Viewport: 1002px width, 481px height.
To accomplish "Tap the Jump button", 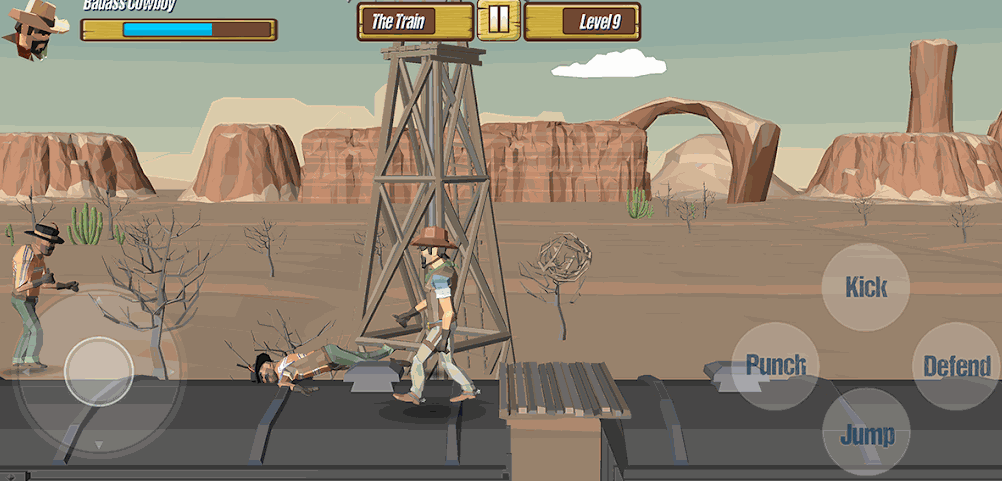I will point(866,433).
